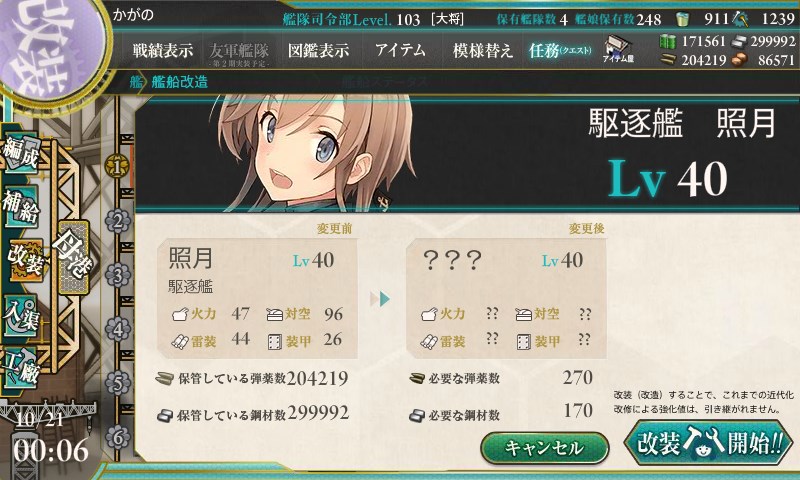Select fleet tab number 4
Viewport: 800px width, 480px height.
[118, 328]
